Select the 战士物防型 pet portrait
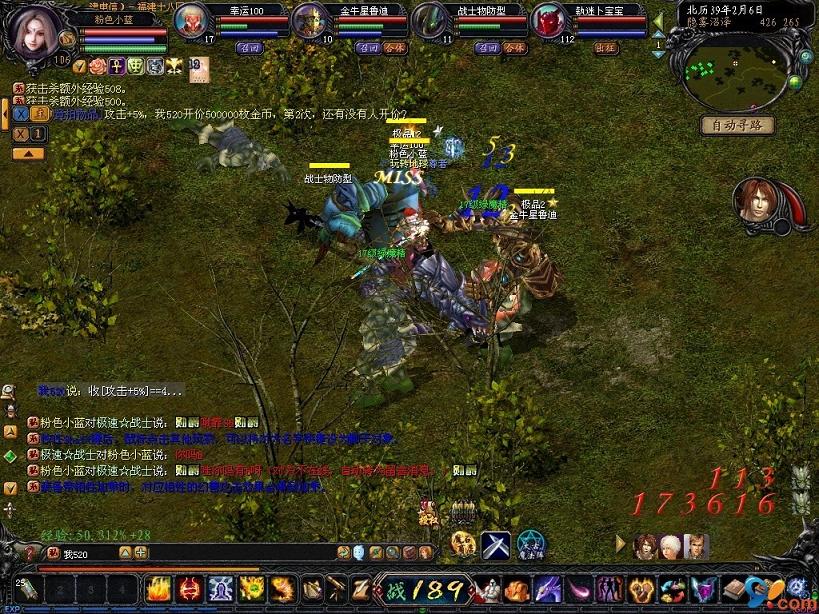The height and width of the screenshot is (614, 819). 430,21
